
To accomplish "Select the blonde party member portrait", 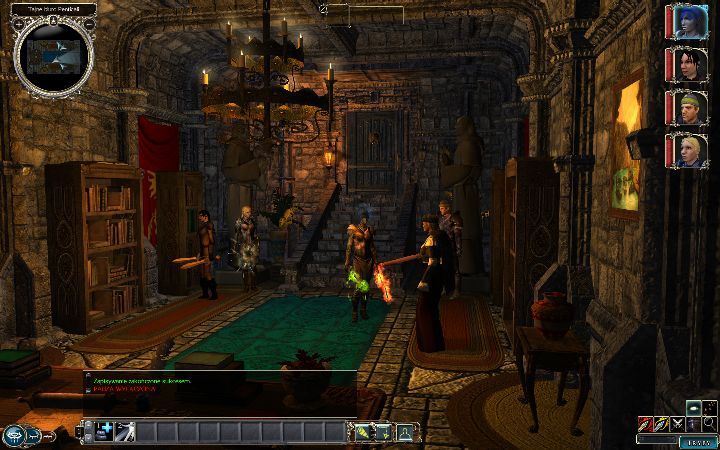I will 689,150.
